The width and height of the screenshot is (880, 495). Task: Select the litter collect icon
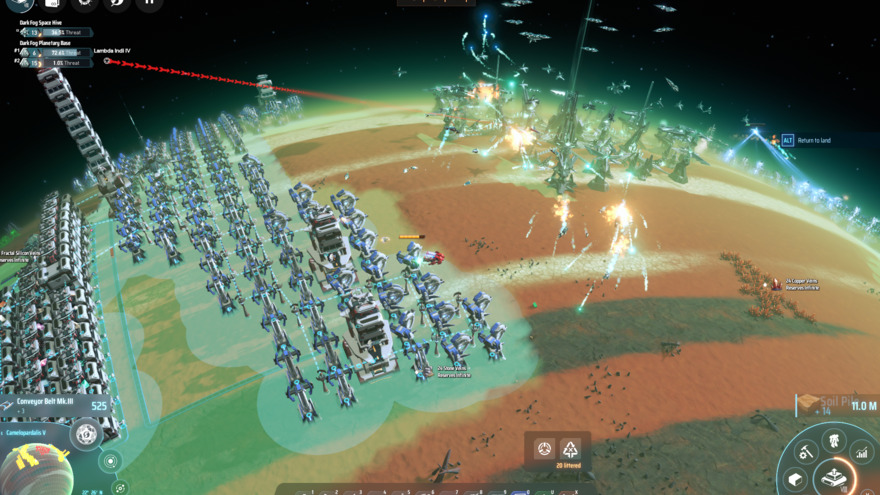544,448
